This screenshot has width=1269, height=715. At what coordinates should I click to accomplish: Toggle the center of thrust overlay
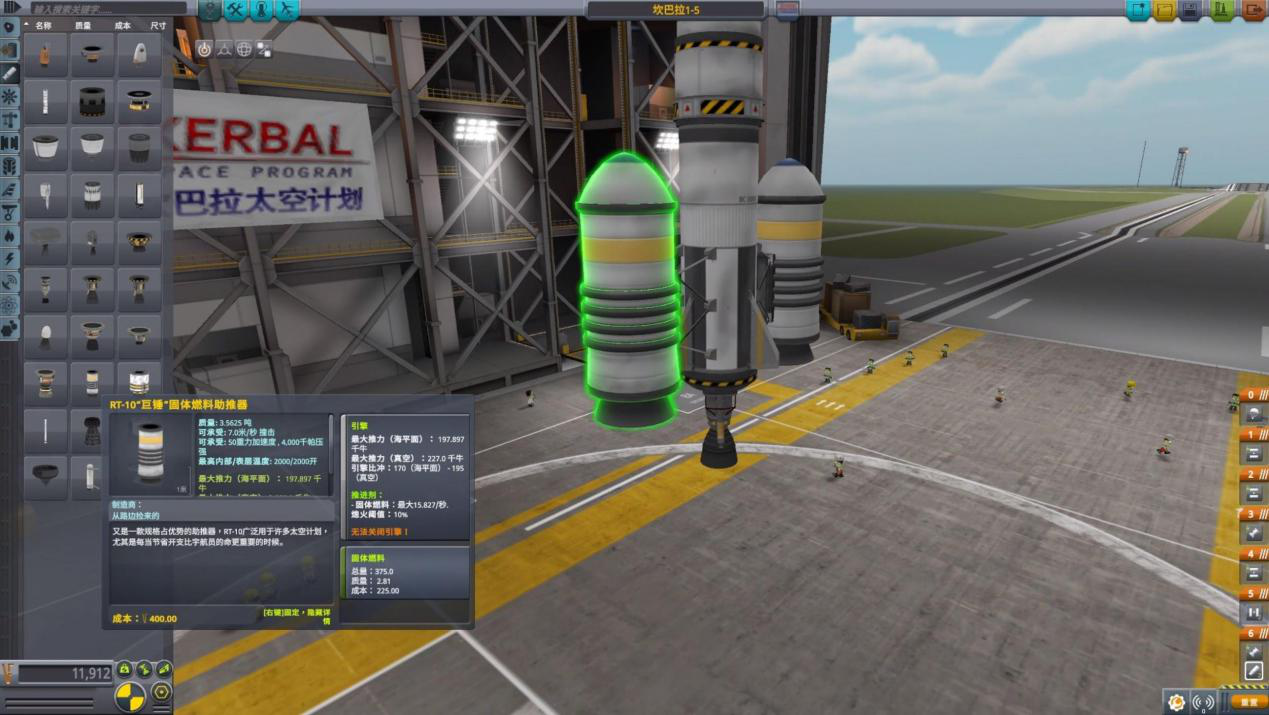tap(144, 670)
